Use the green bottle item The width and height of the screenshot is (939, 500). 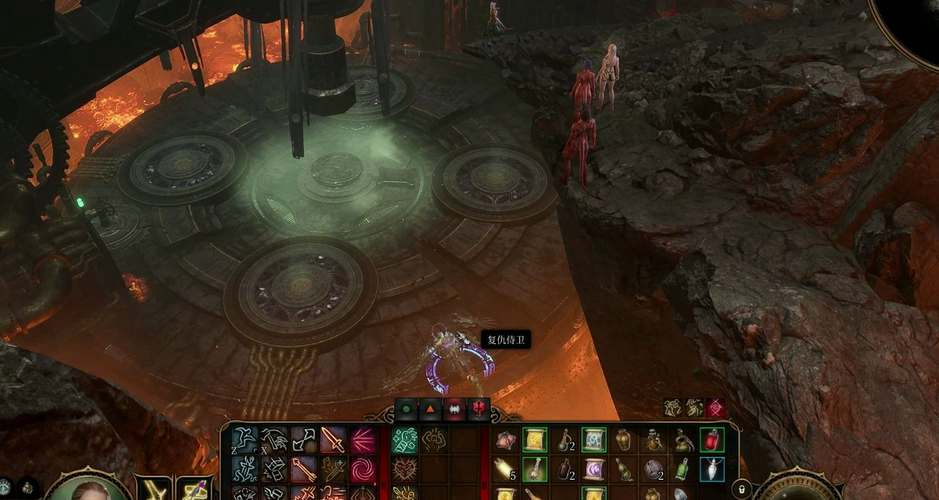coord(682,468)
